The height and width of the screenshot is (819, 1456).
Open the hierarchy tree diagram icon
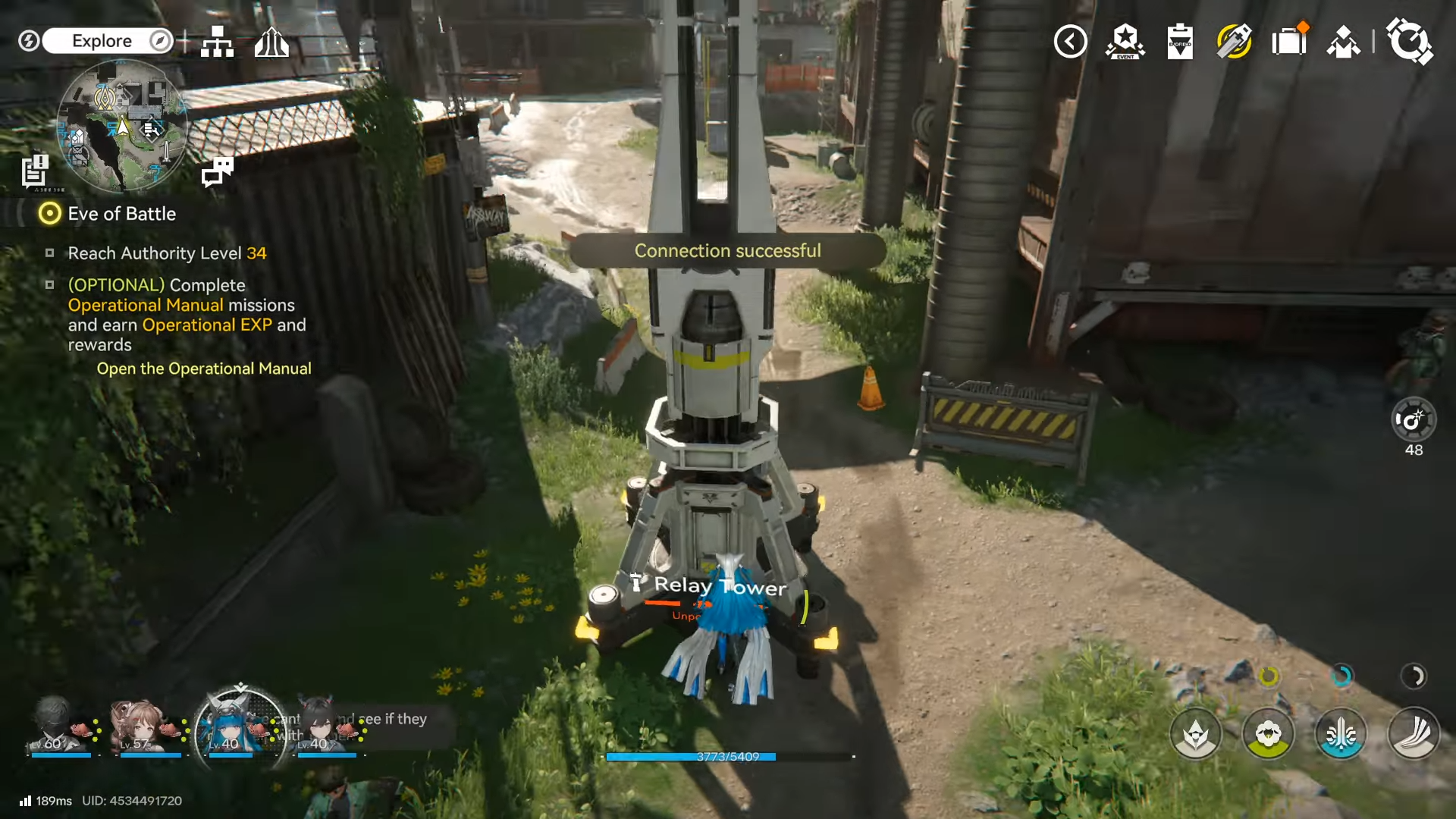point(217,42)
